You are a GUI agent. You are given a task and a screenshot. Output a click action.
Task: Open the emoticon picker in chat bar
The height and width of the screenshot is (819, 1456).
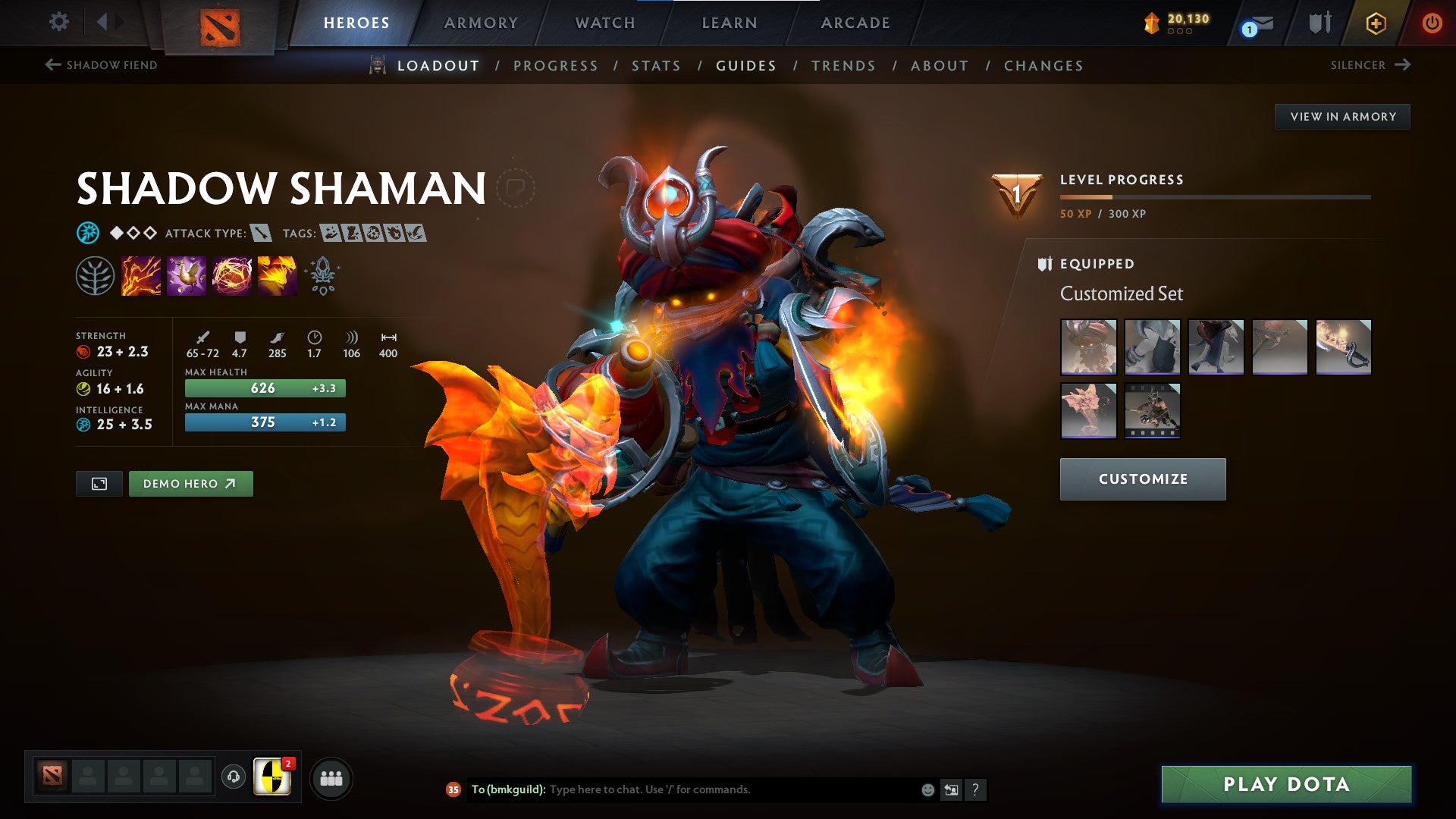coord(927,789)
